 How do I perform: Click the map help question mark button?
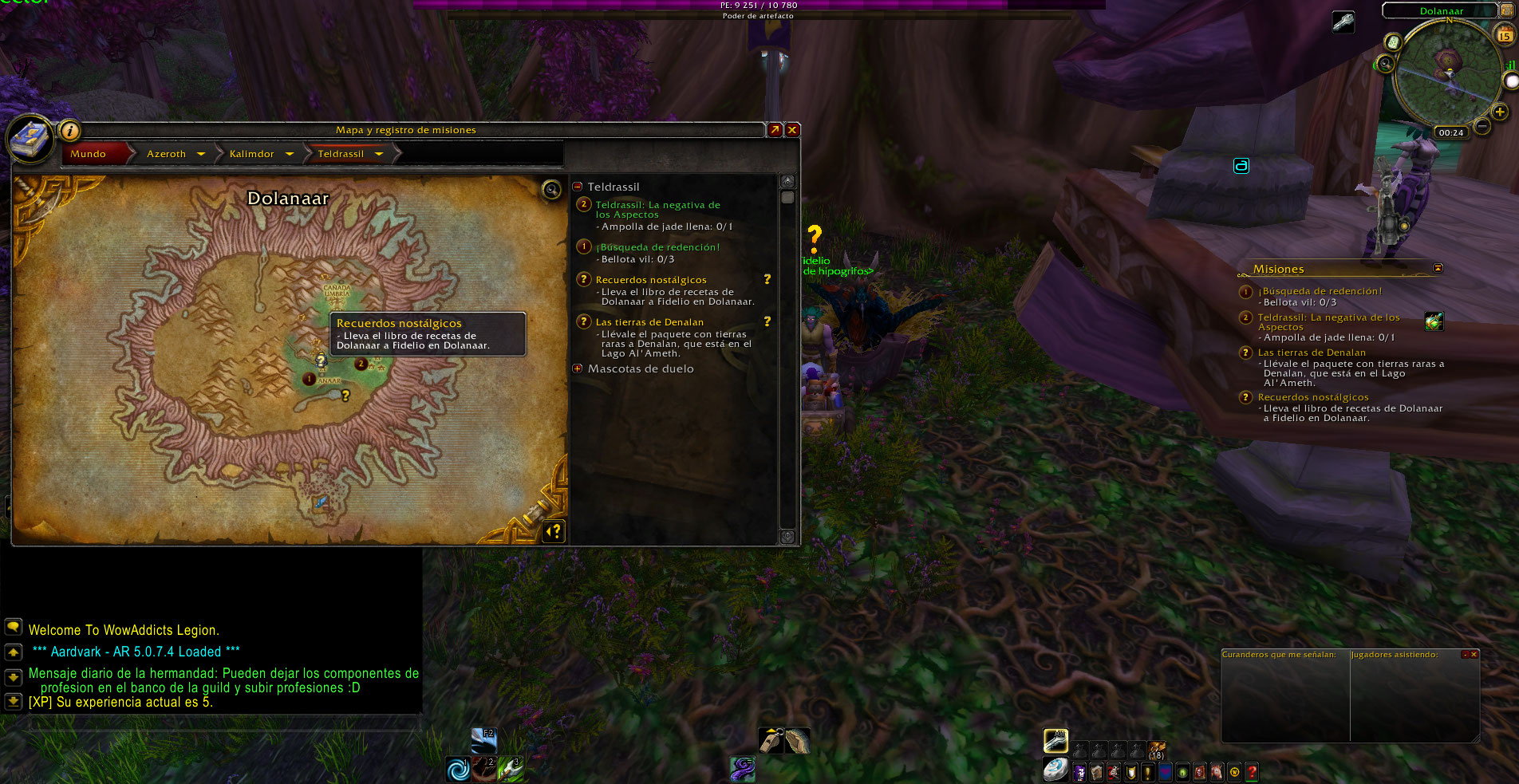pyautogui.click(x=554, y=530)
